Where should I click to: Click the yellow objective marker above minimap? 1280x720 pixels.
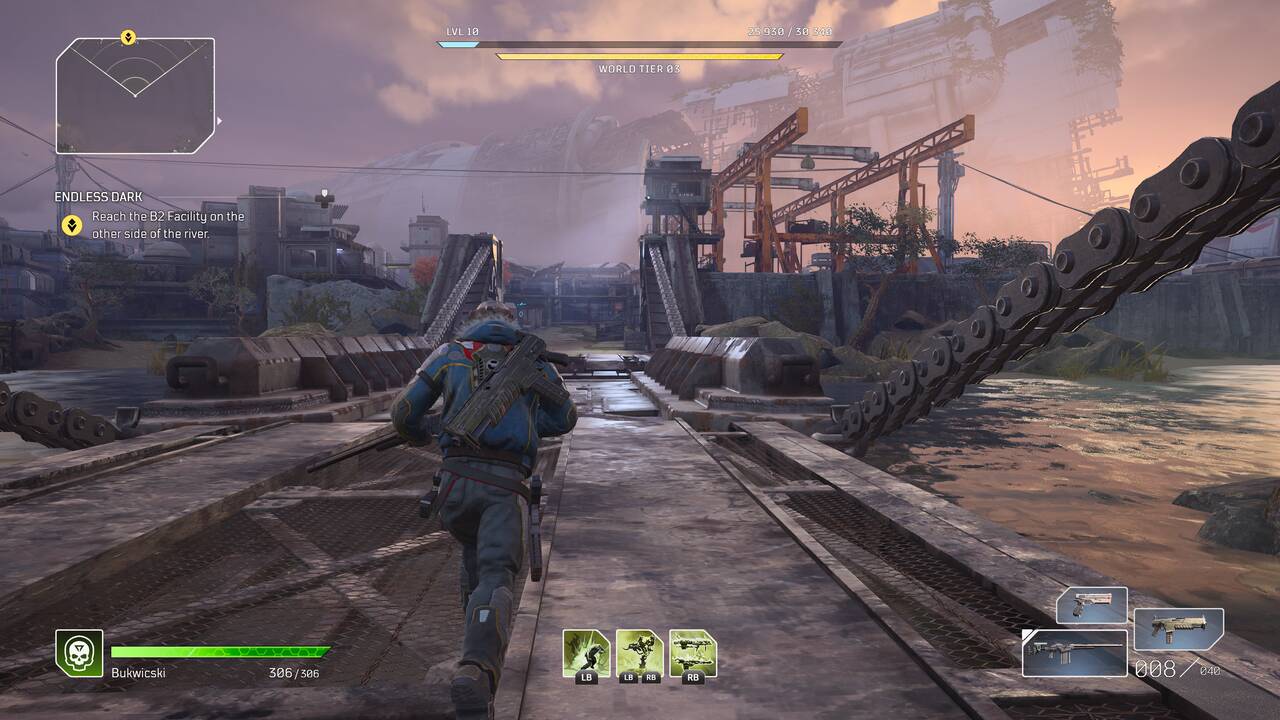pos(128,38)
